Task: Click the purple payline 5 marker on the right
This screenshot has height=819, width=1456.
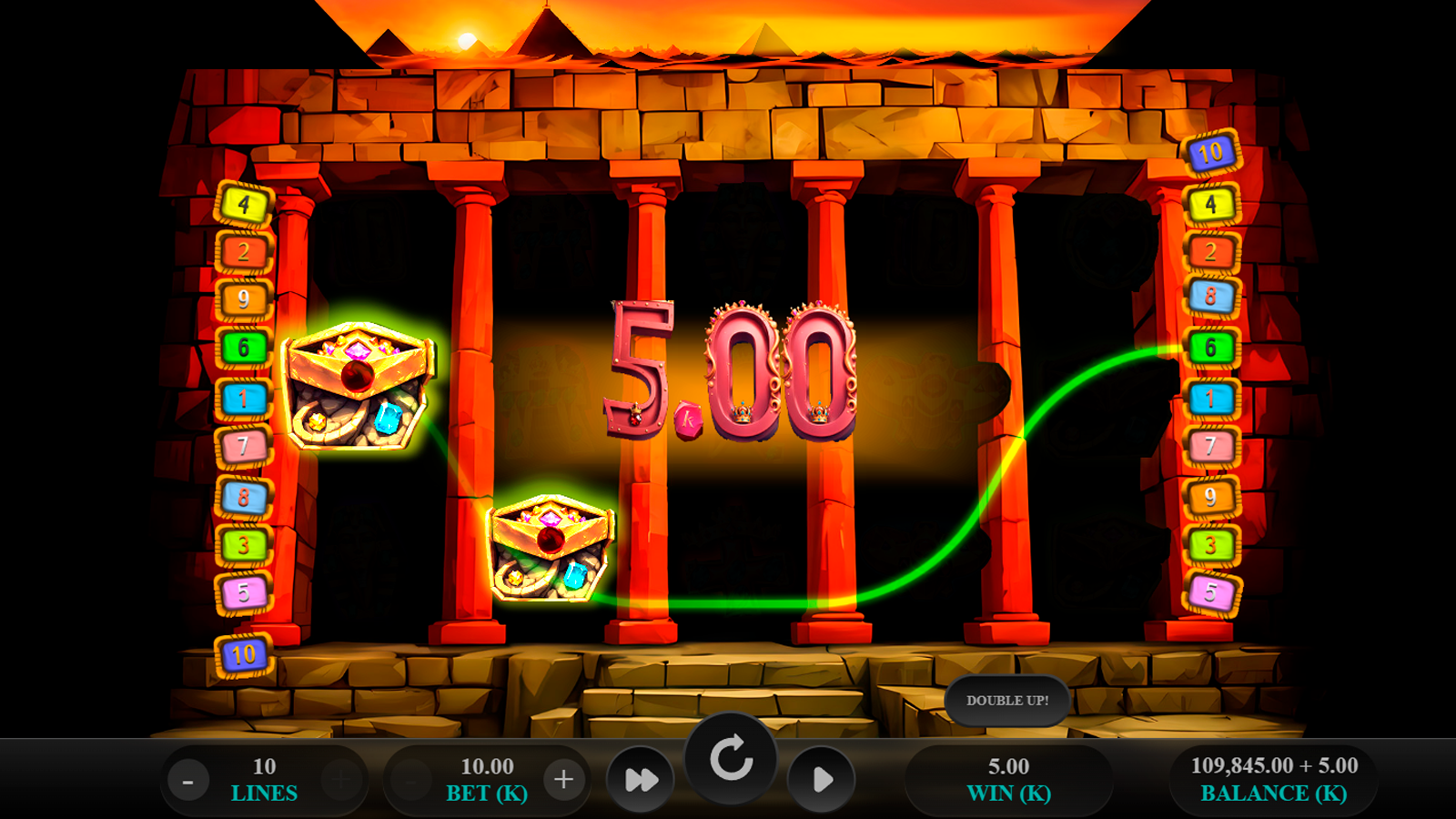Action: 1211,591
